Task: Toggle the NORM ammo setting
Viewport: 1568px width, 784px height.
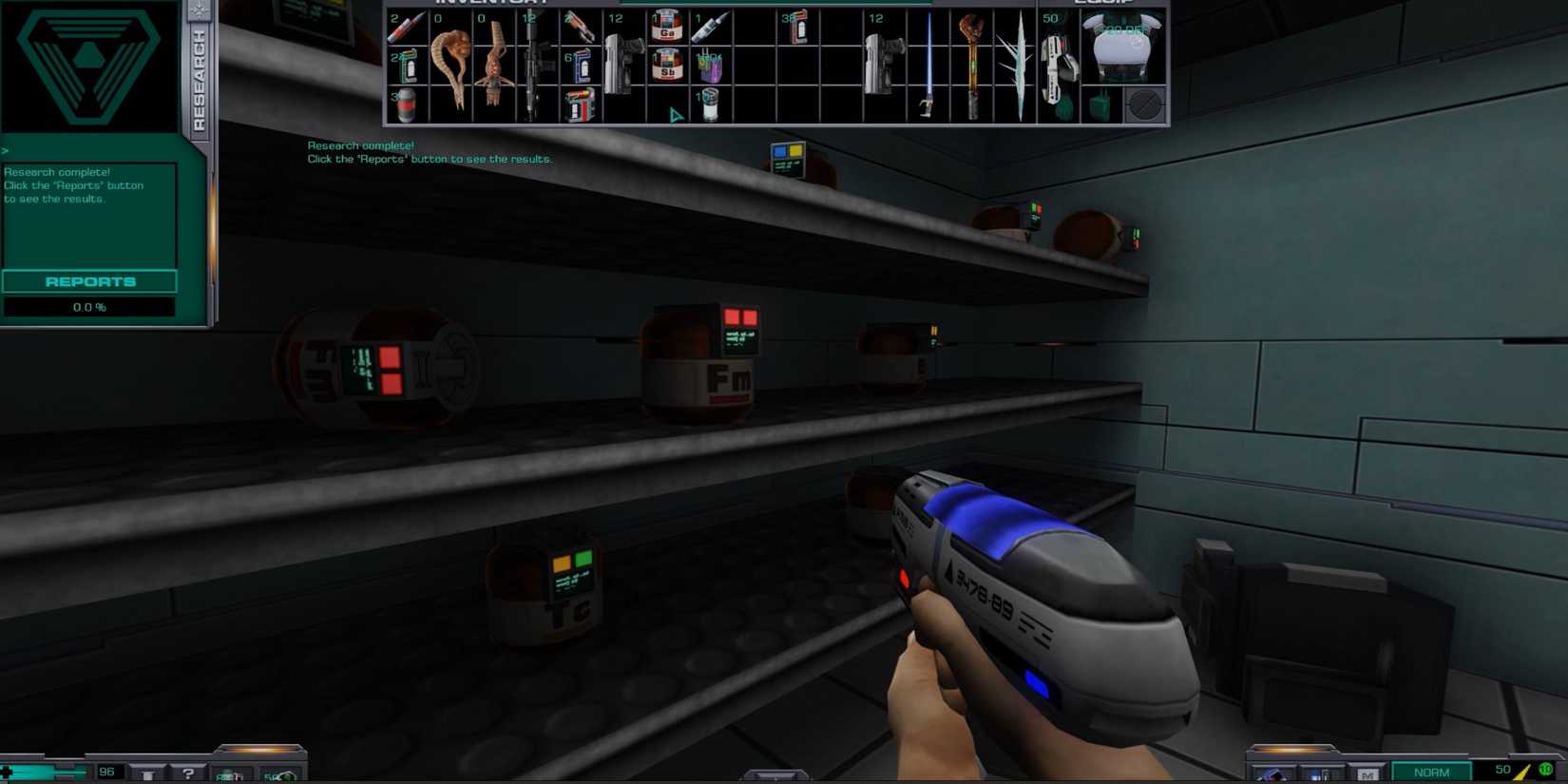Action: point(1431,772)
